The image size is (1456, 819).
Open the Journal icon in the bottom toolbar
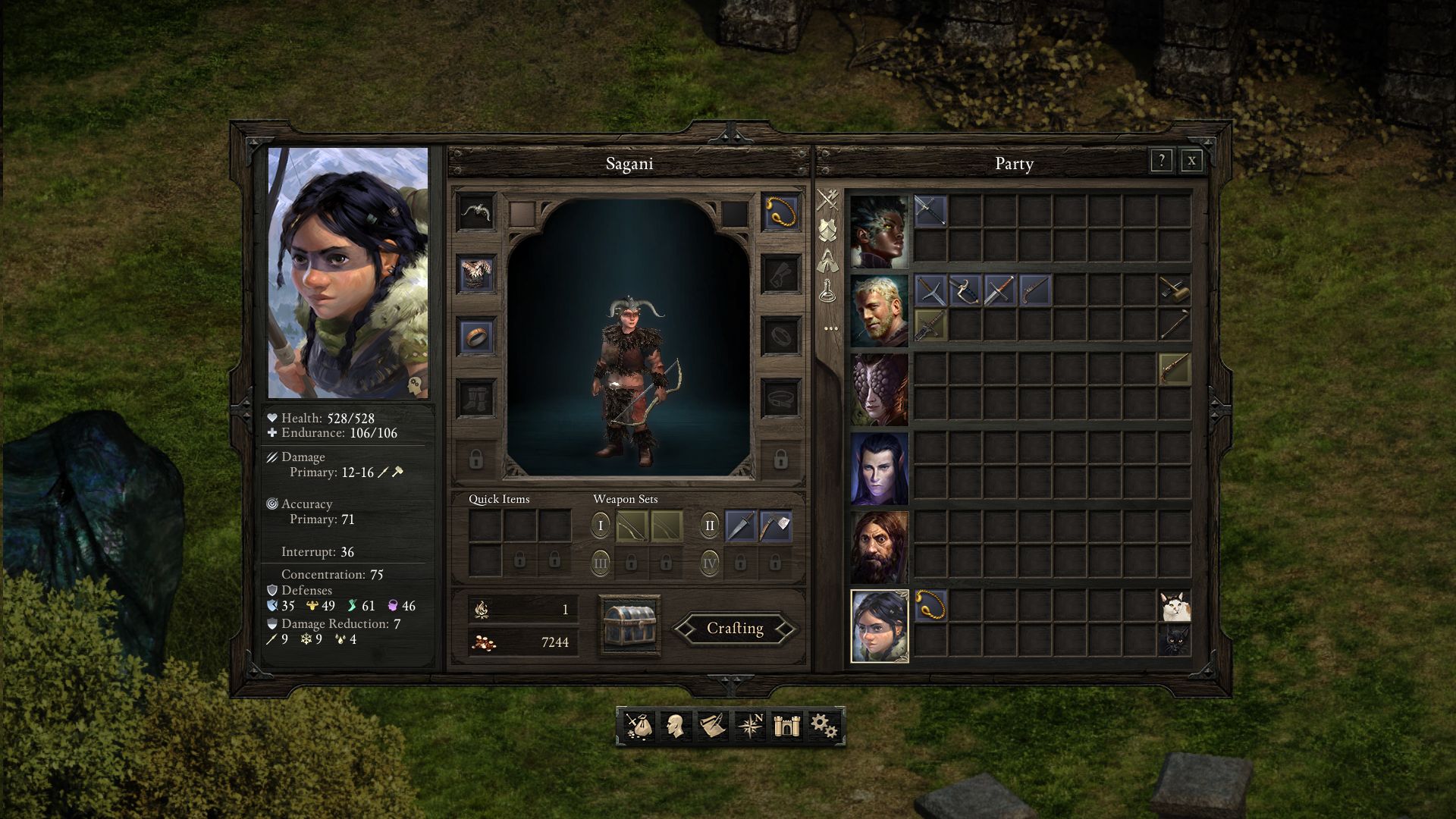coord(711,726)
